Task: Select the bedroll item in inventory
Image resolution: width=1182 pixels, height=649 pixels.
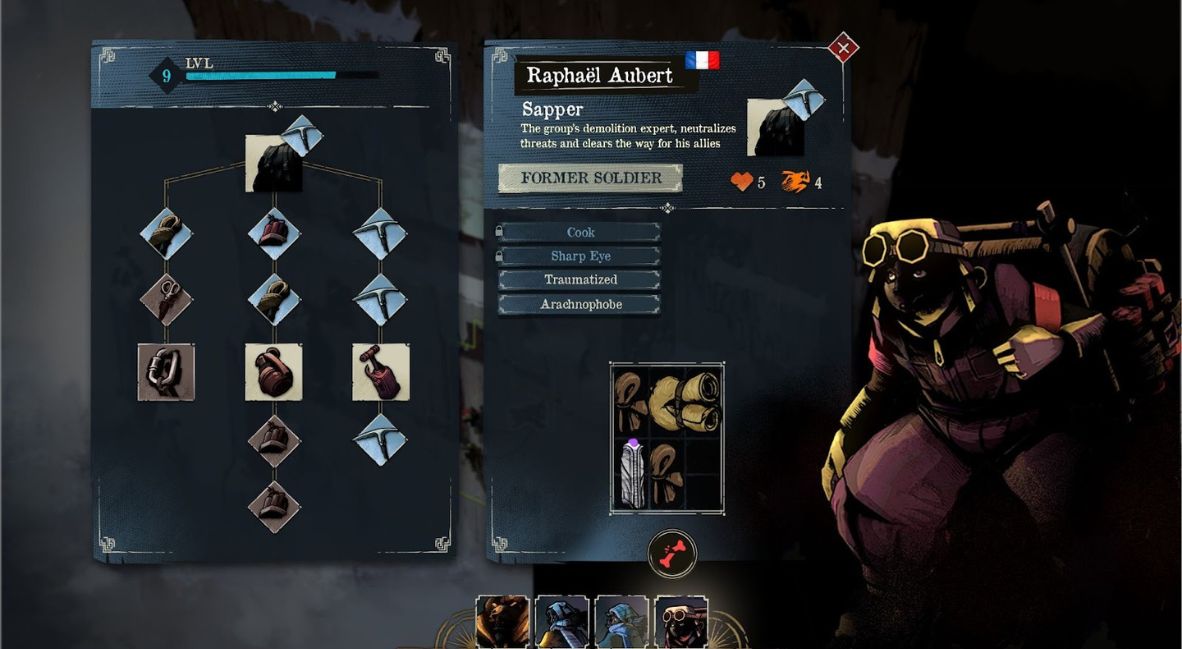Action: (x=686, y=398)
